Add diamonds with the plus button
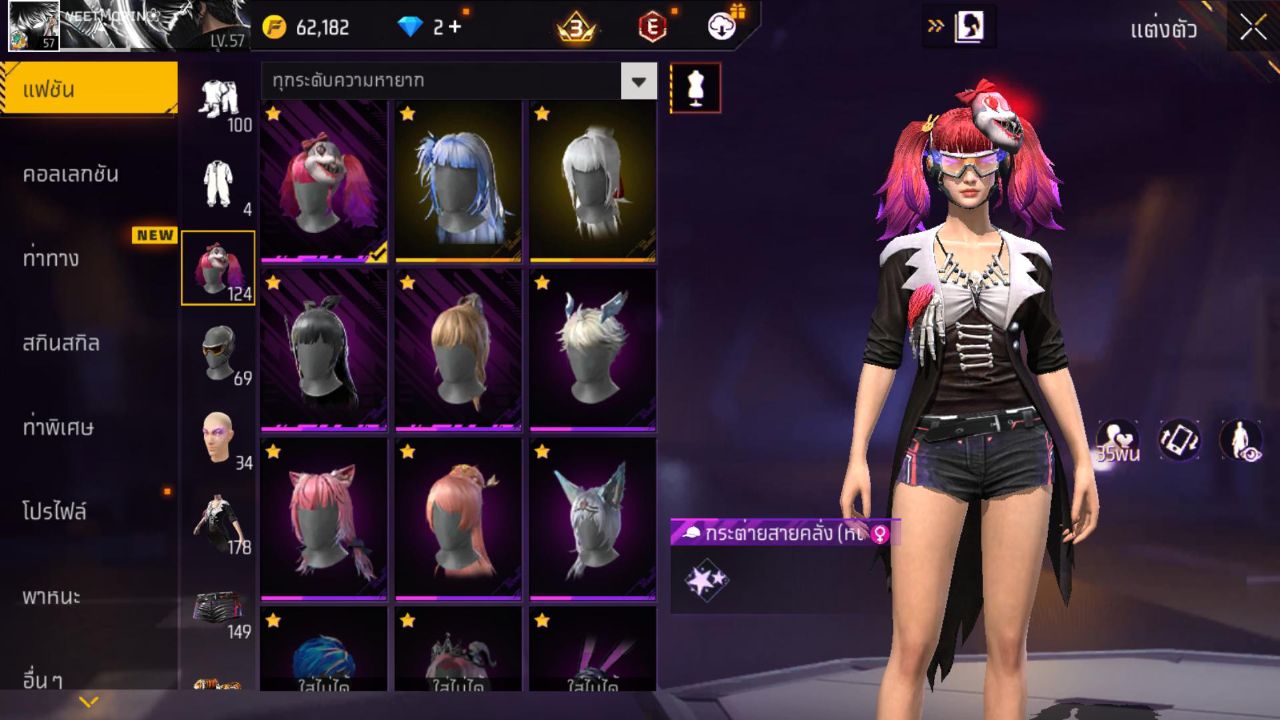The width and height of the screenshot is (1280, 720). pyautogui.click(x=455, y=27)
